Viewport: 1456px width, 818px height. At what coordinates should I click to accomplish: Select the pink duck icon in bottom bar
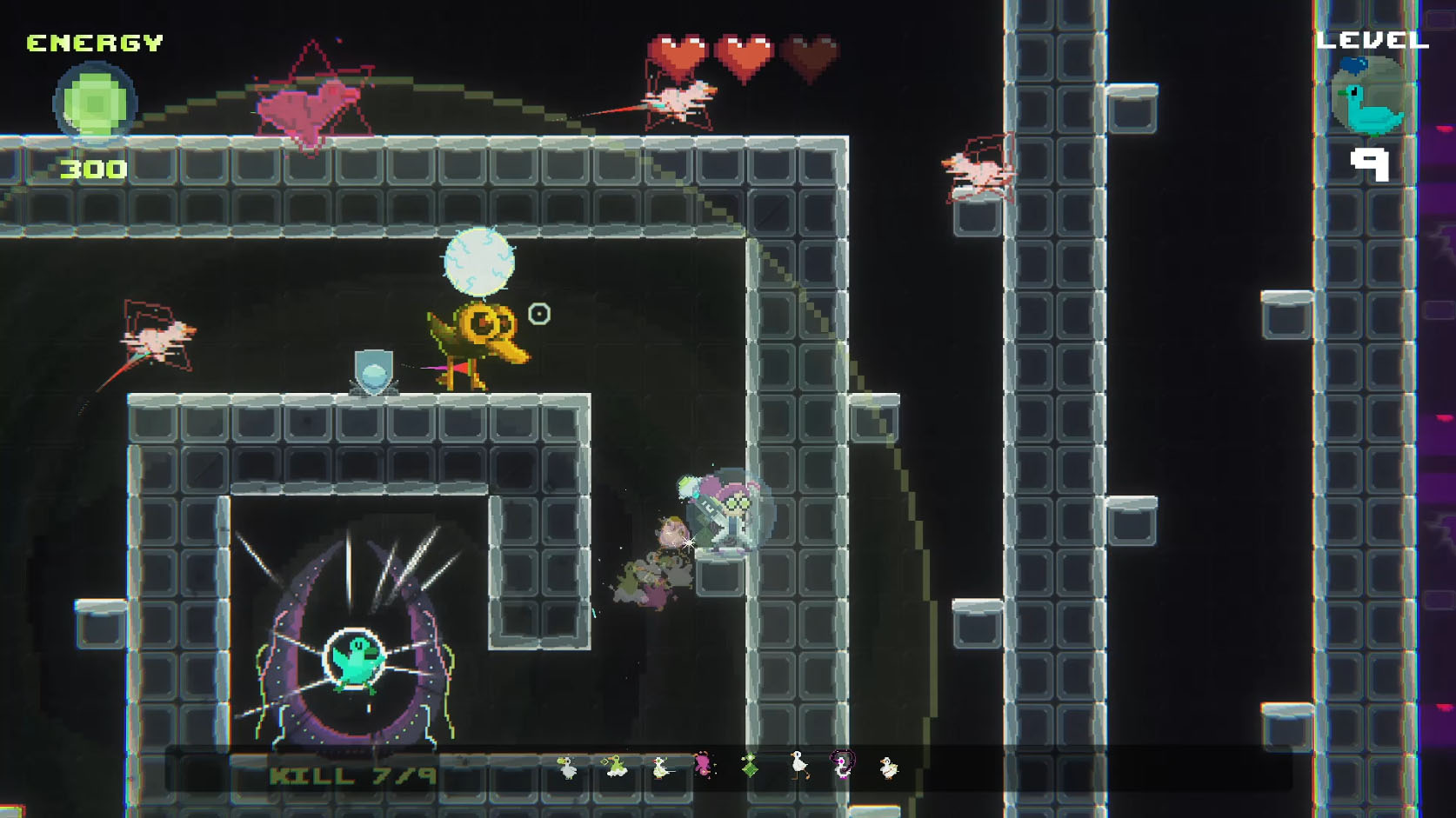coord(703,765)
